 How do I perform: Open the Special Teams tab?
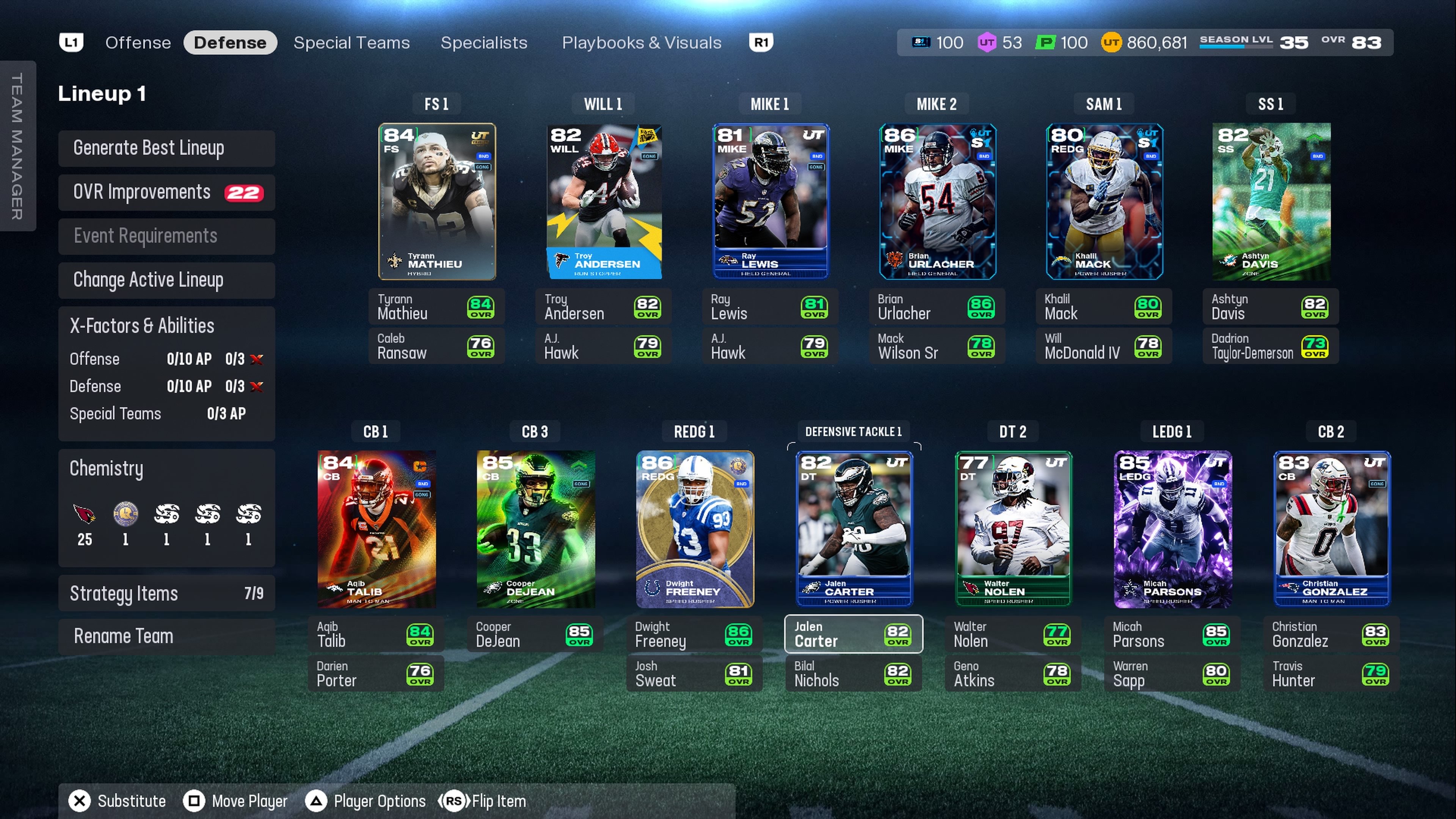tap(351, 42)
